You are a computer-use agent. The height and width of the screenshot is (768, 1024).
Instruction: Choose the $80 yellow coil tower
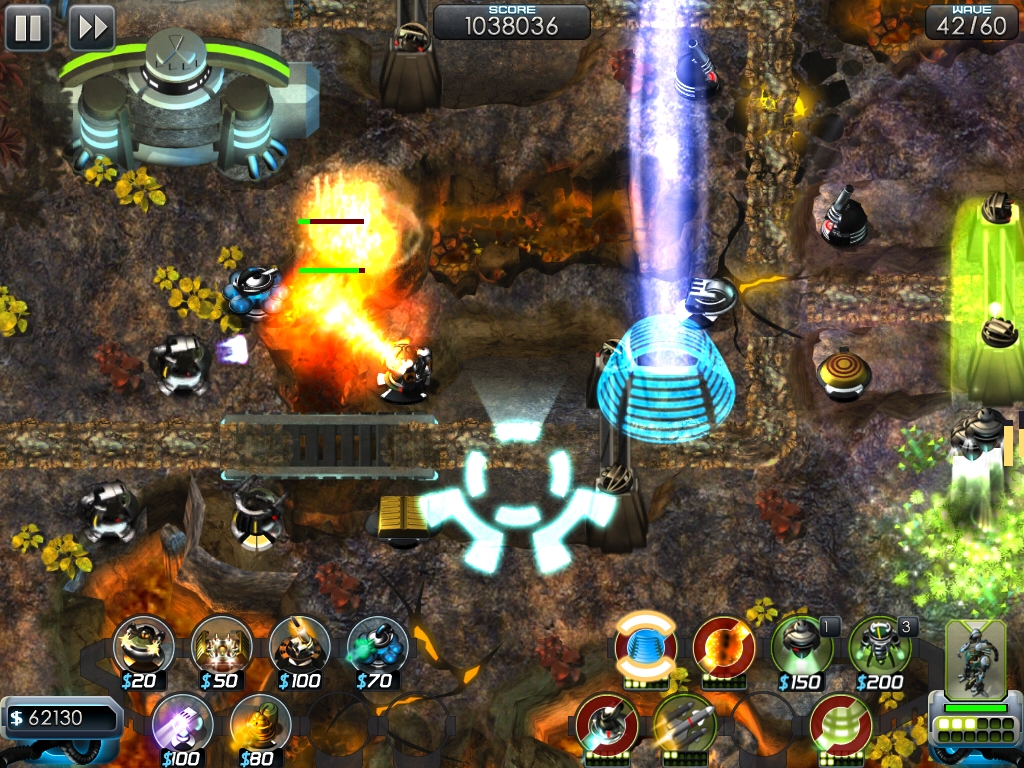[261, 722]
